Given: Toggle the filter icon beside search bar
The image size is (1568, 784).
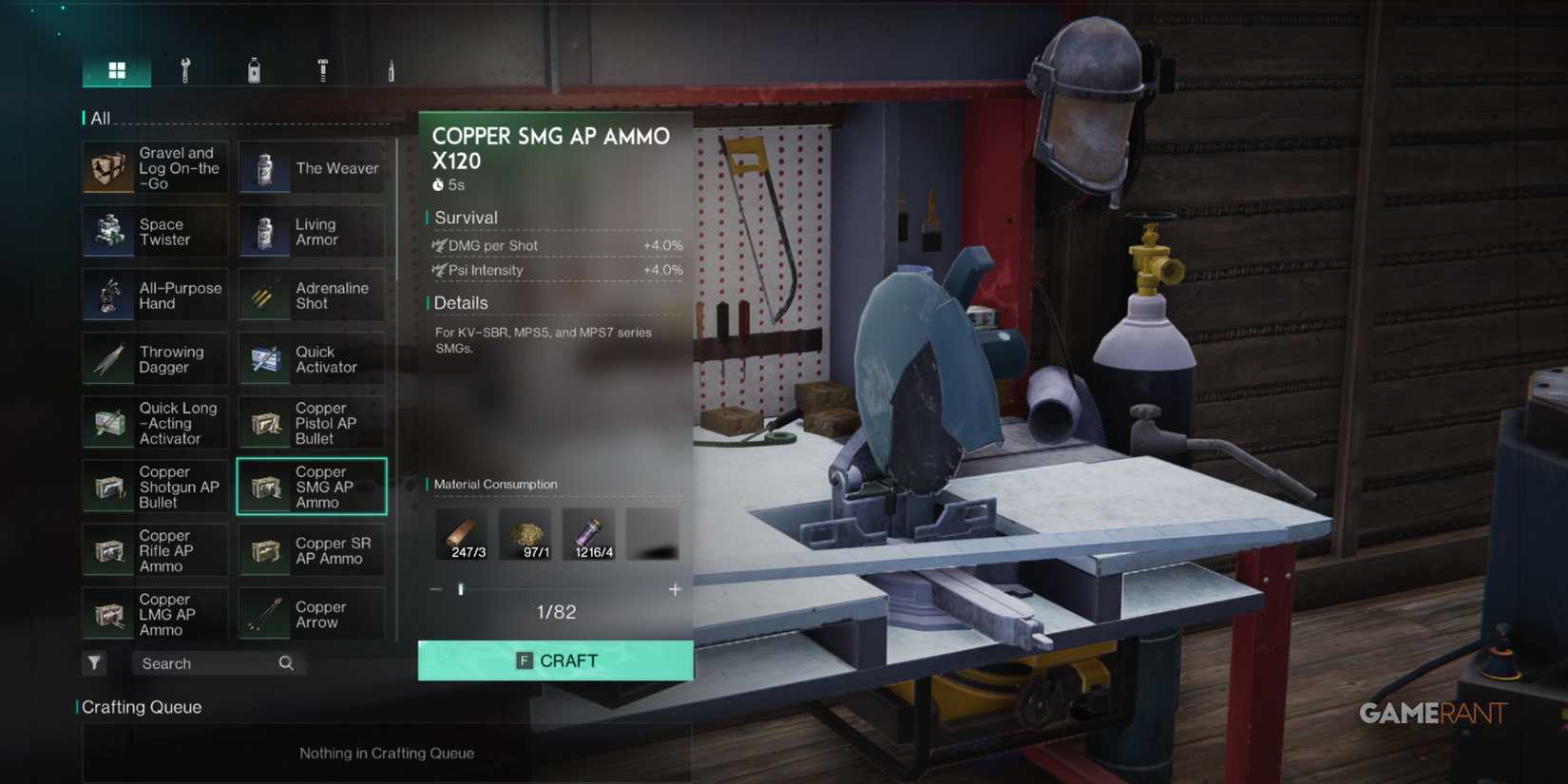Looking at the screenshot, I should pyautogui.click(x=94, y=663).
